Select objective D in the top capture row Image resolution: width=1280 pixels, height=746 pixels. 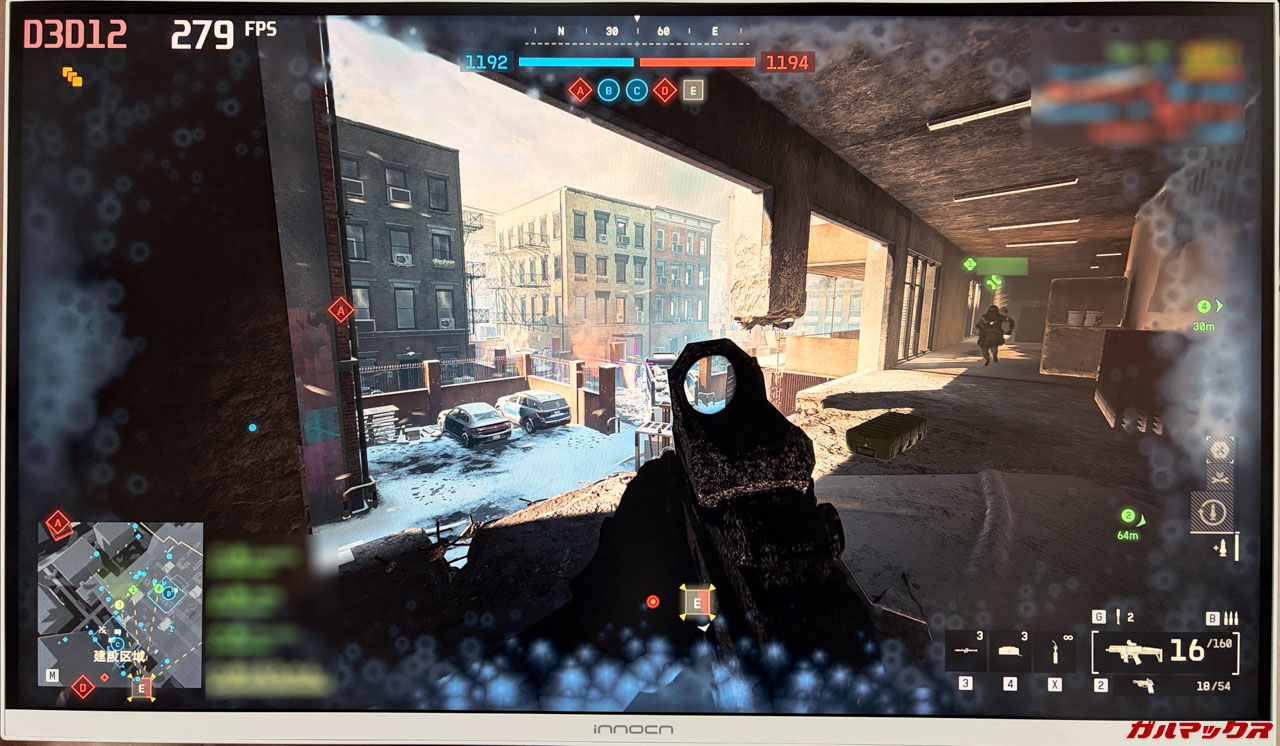(x=664, y=91)
